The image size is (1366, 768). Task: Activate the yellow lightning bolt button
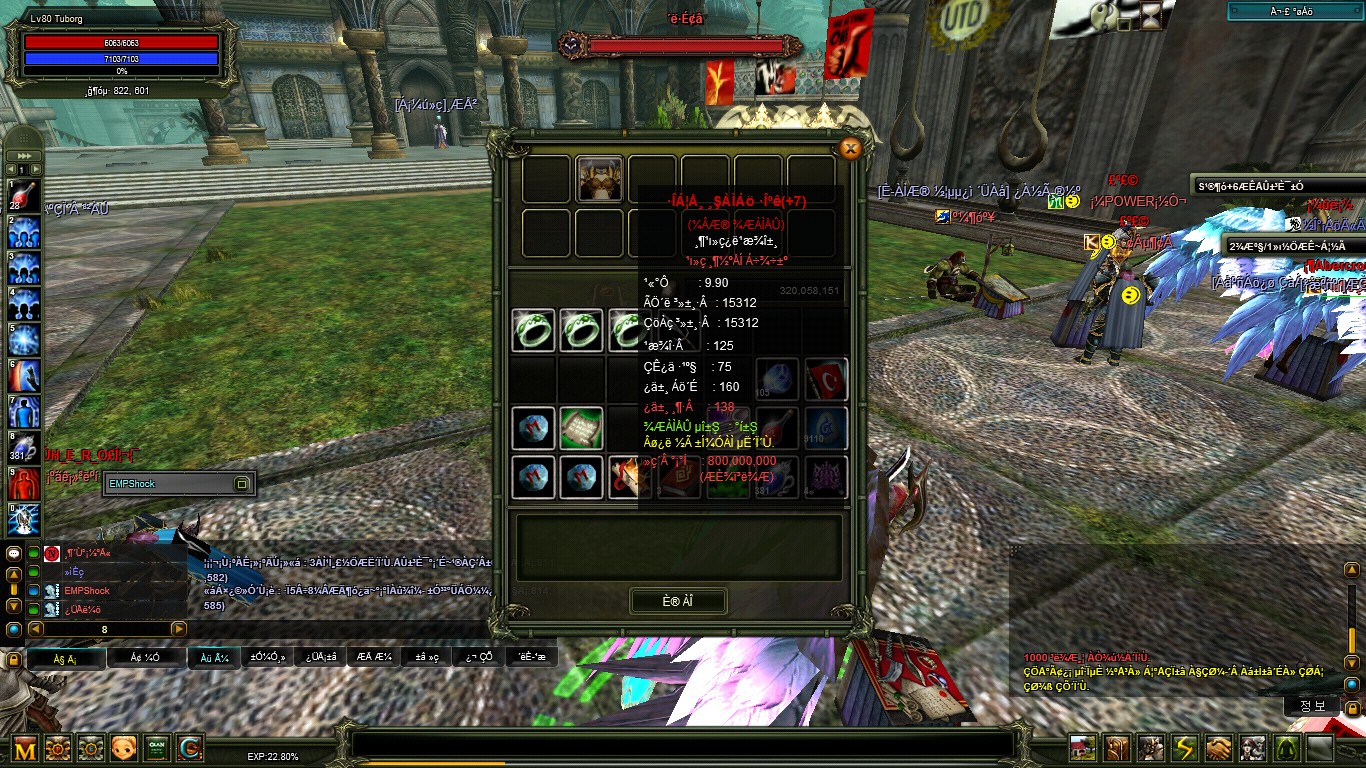(1184, 748)
